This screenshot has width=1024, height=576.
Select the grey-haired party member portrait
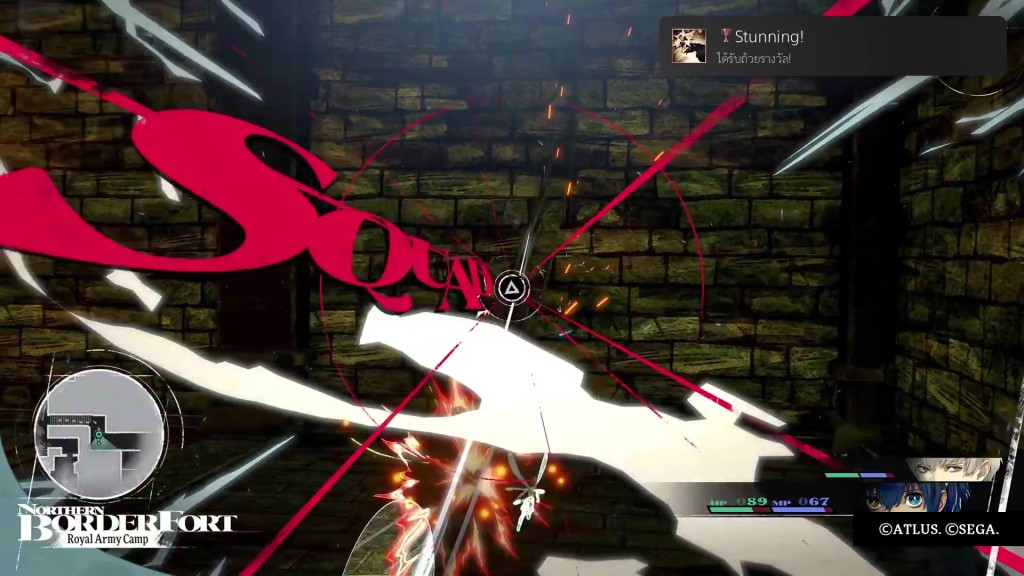953,469
